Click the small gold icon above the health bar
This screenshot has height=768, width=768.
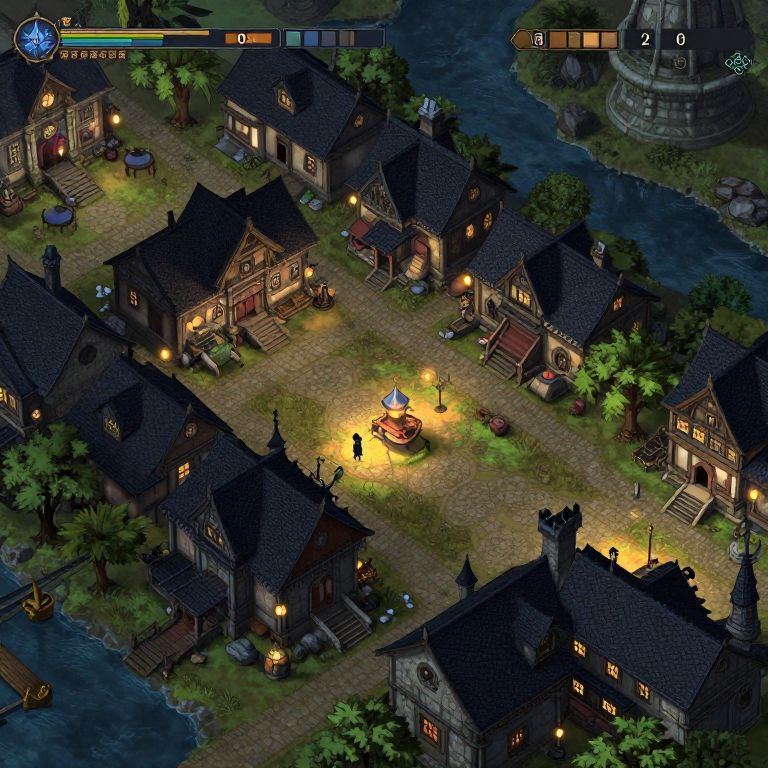point(66,21)
